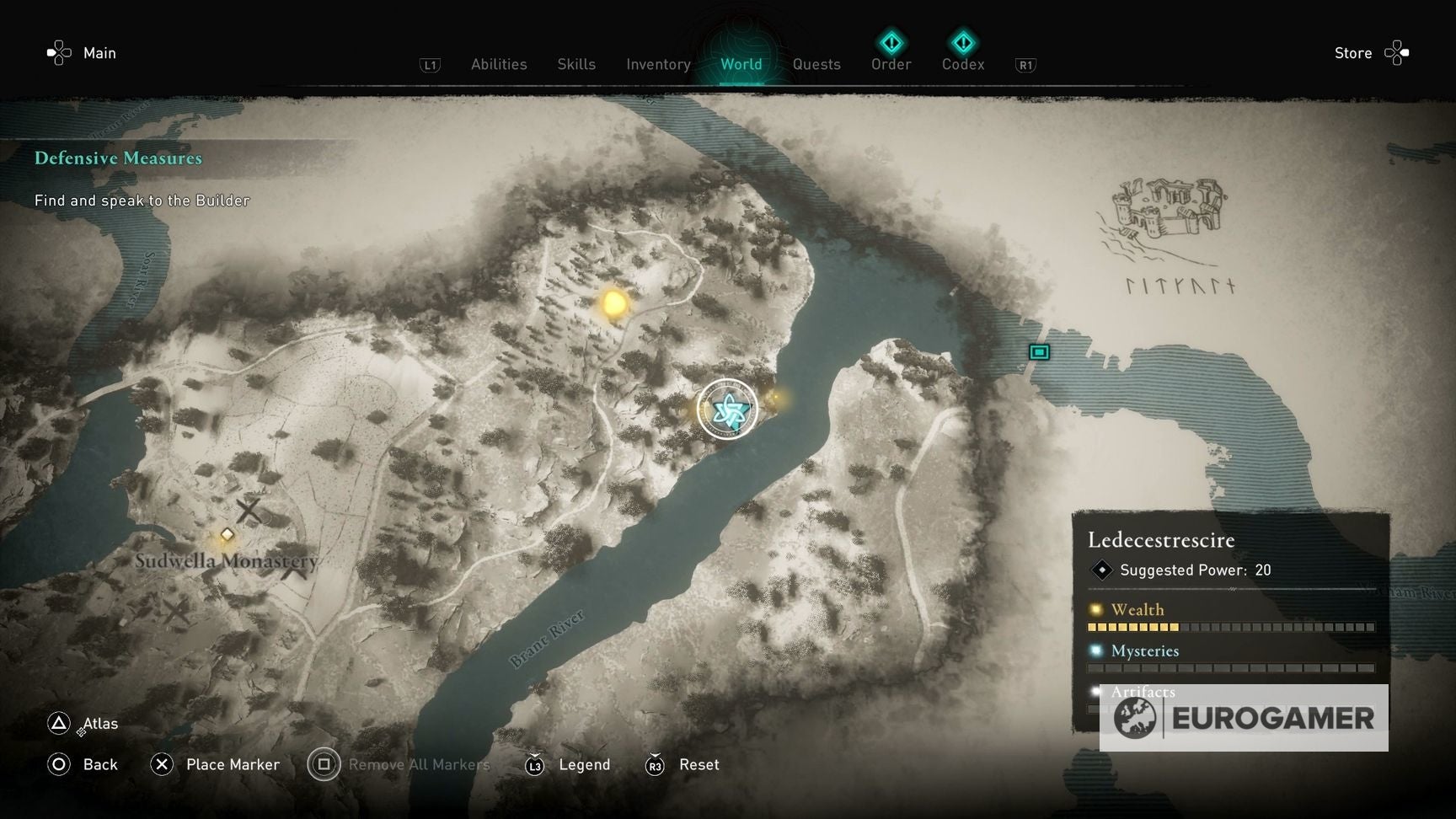Viewport: 1456px width, 819px height.
Task: Select the player location star marker
Action: pyautogui.click(x=728, y=409)
